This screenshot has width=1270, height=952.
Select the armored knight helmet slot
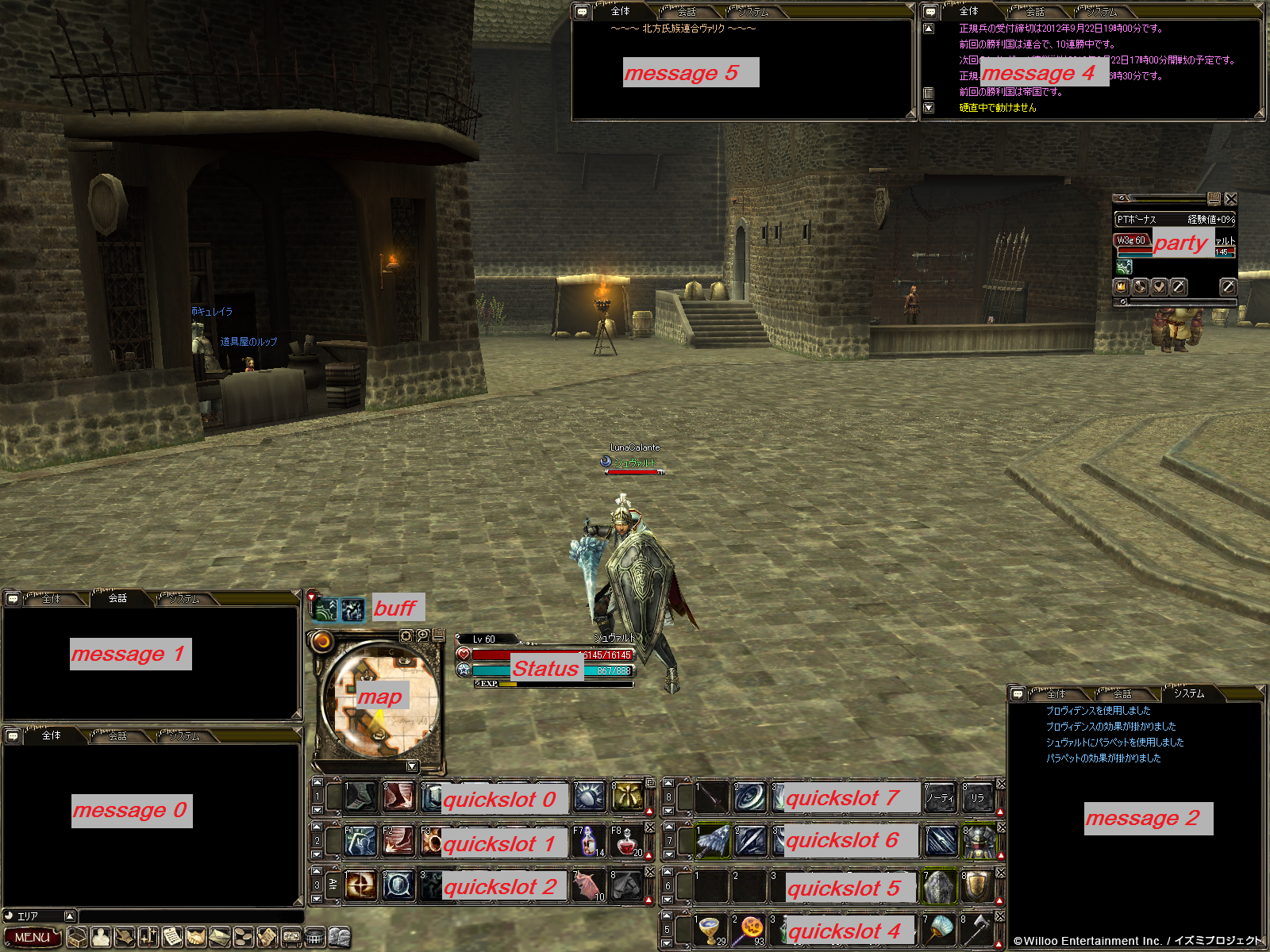pyautogui.click(x=977, y=843)
